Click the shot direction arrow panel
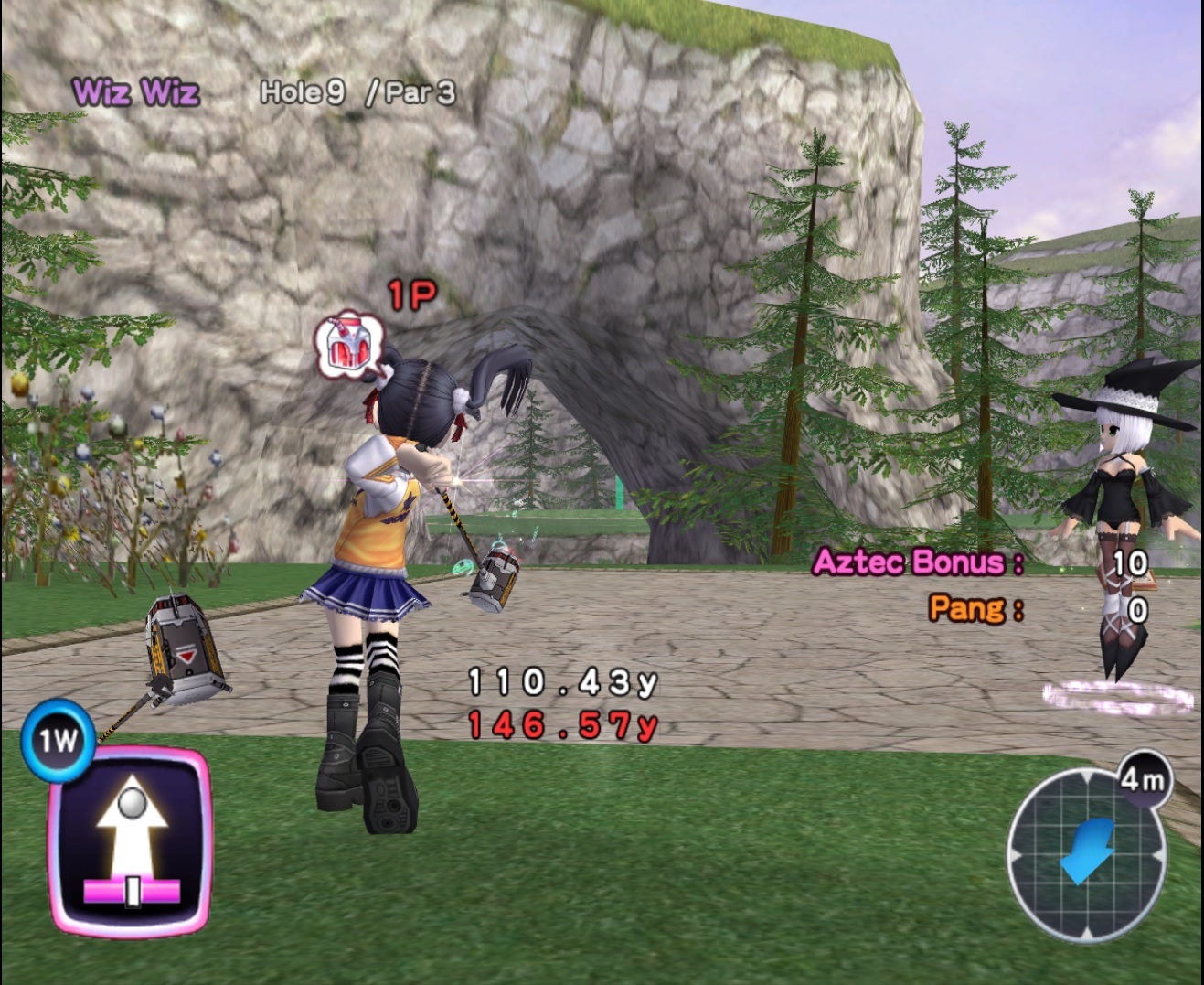The image size is (1204, 985). [x=130, y=840]
